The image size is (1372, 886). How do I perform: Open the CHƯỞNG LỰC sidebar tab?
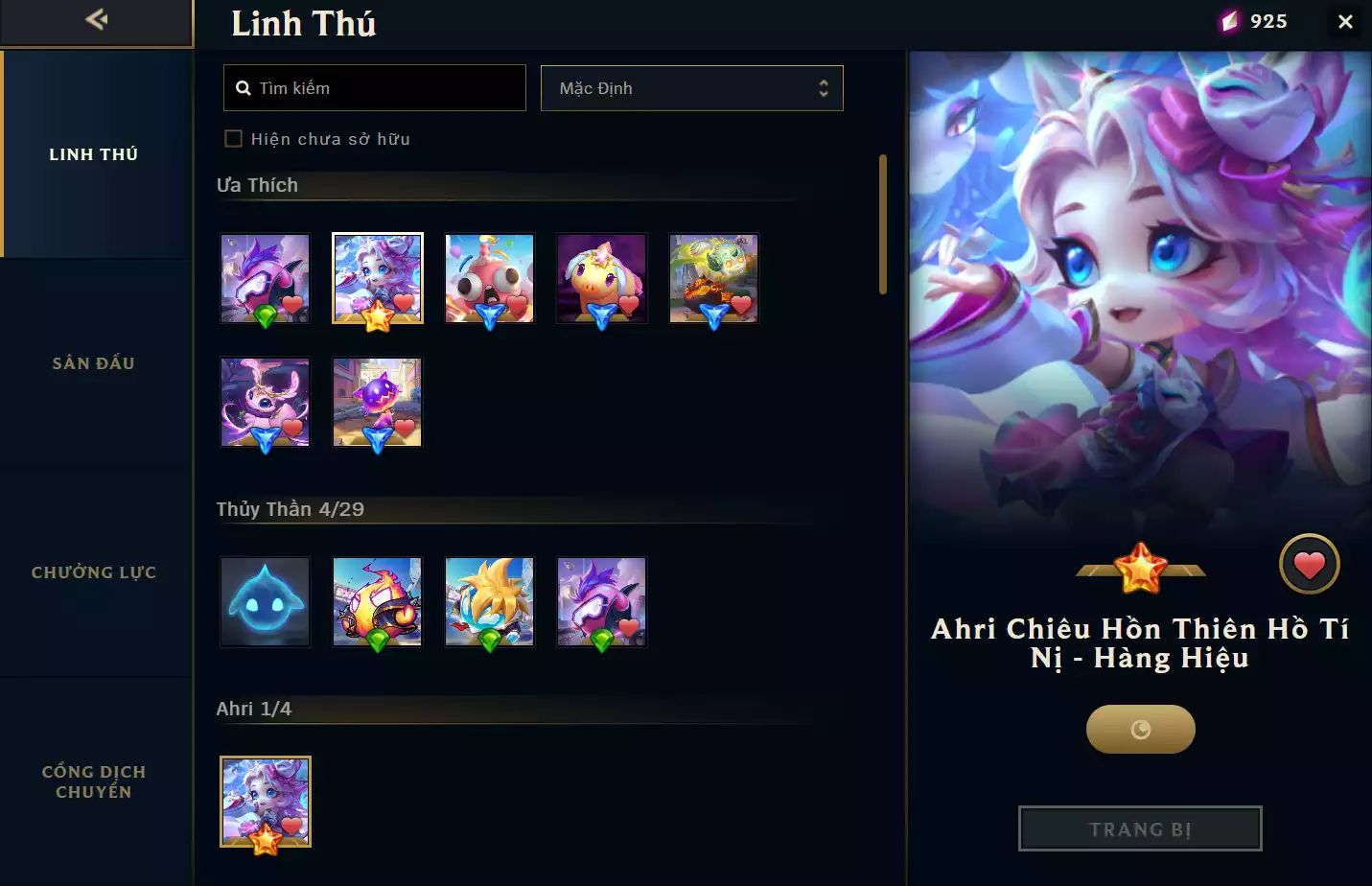94,571
